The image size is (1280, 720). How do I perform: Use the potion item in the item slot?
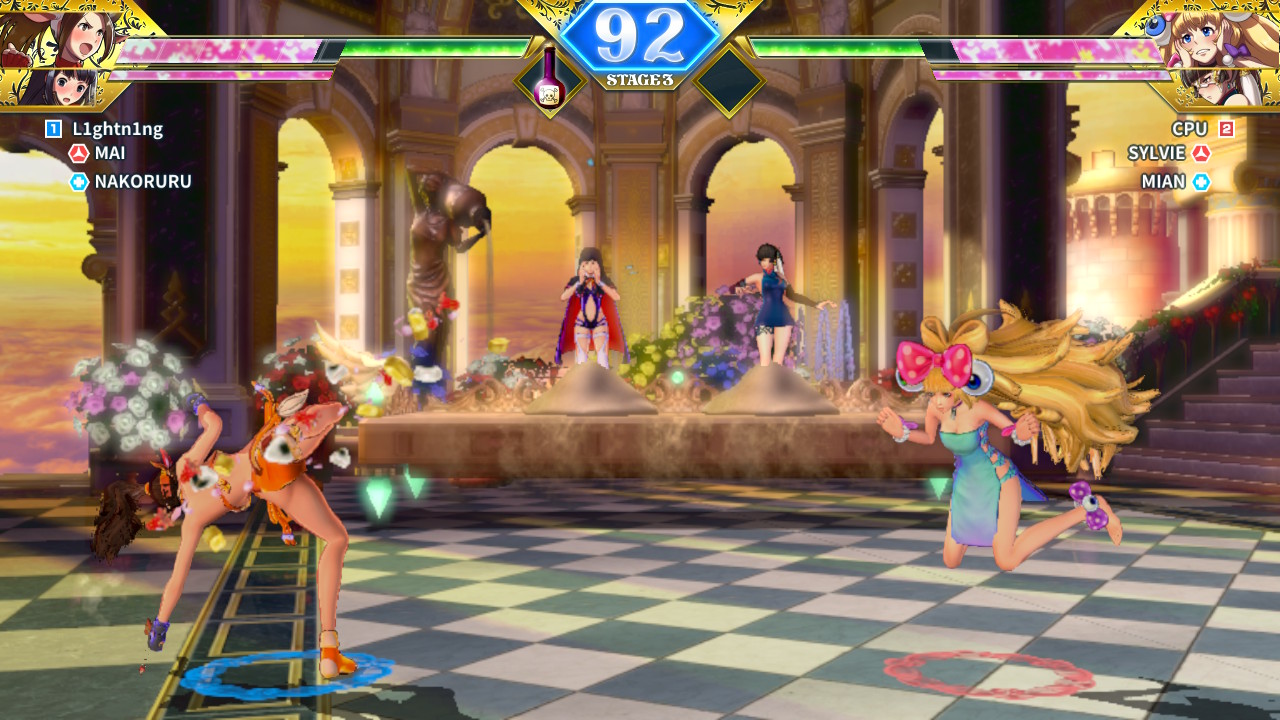549,79
